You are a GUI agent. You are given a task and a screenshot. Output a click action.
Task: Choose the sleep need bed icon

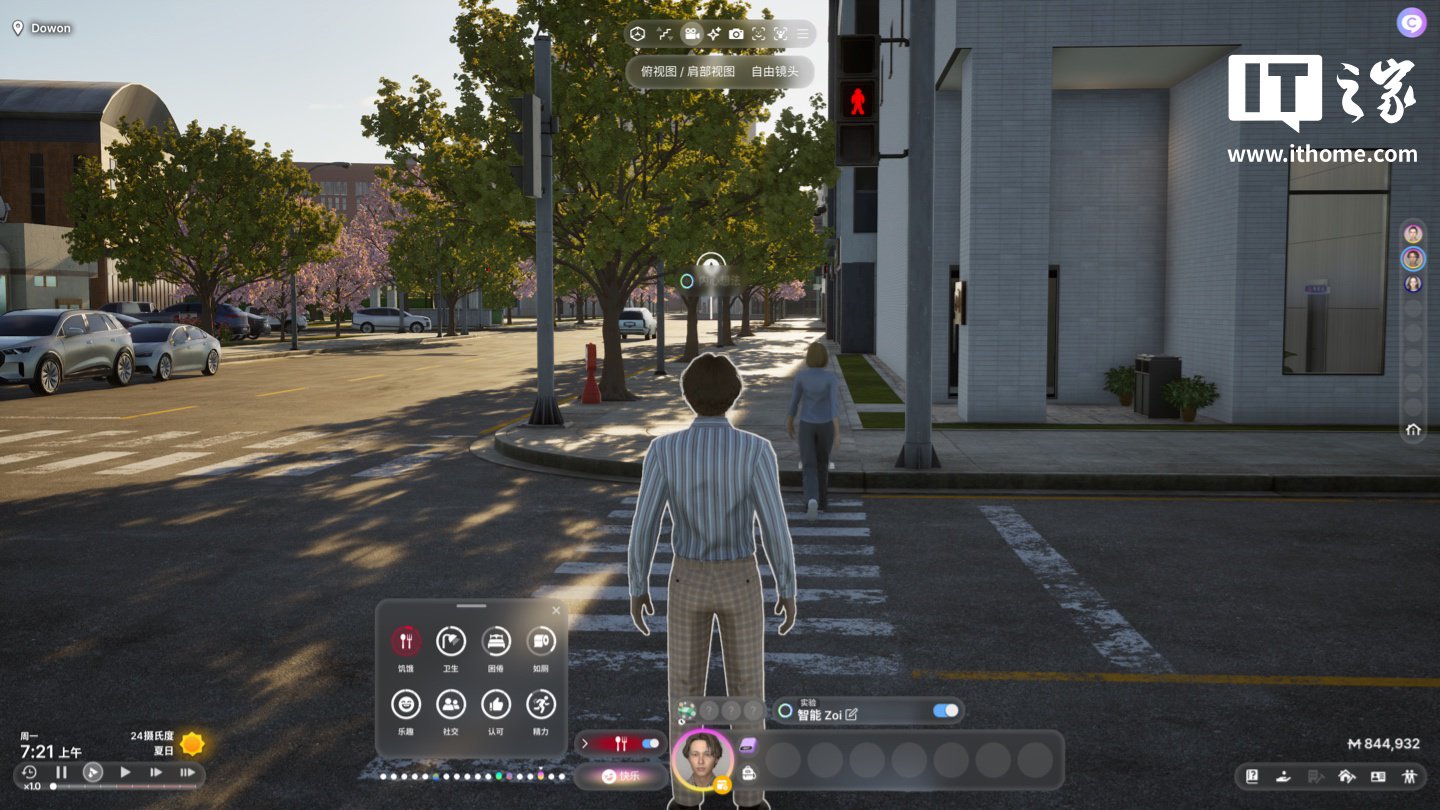coord(496,640)
